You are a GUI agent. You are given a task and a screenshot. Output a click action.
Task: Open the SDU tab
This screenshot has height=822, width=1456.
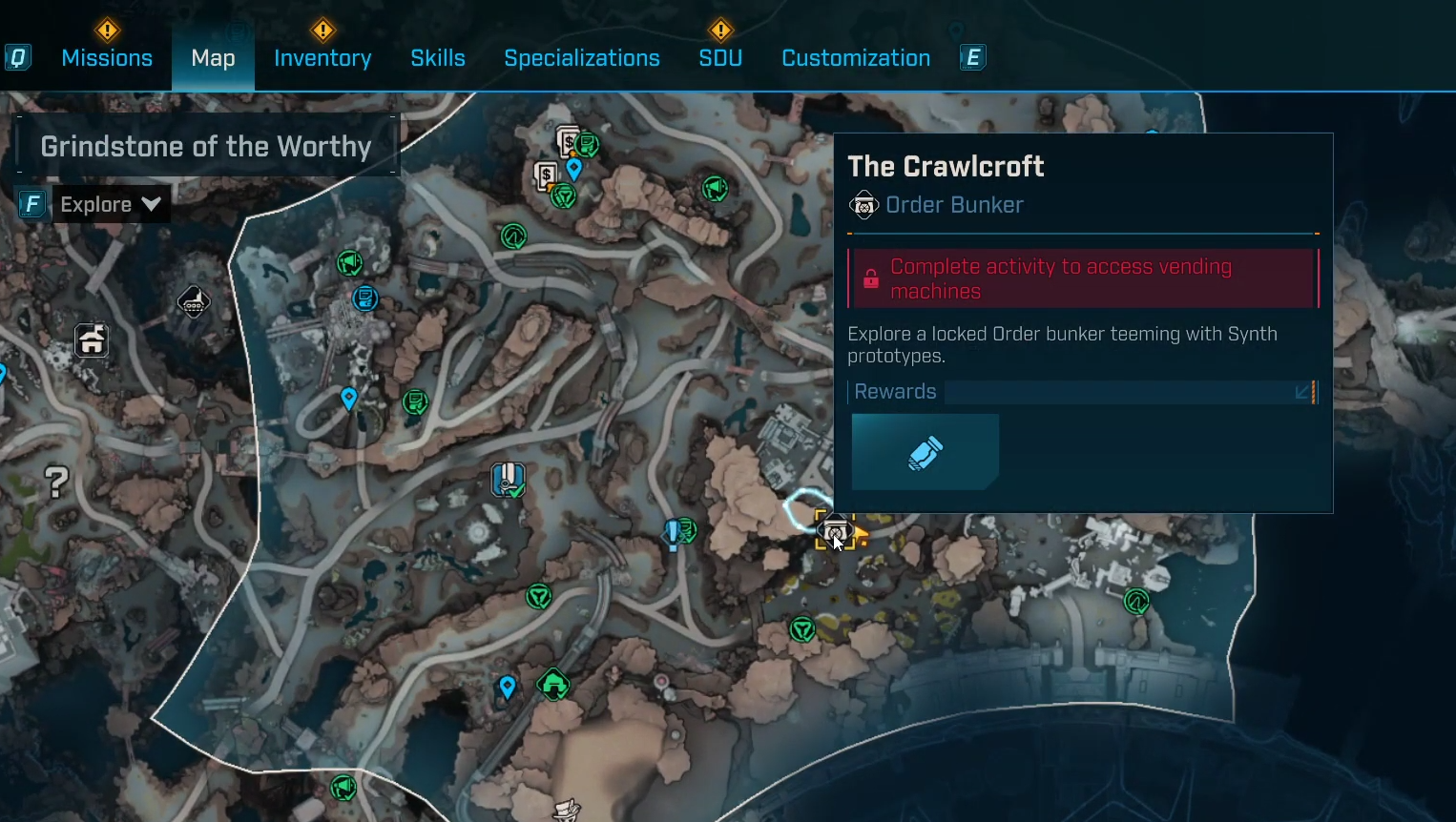coord(720,58)
